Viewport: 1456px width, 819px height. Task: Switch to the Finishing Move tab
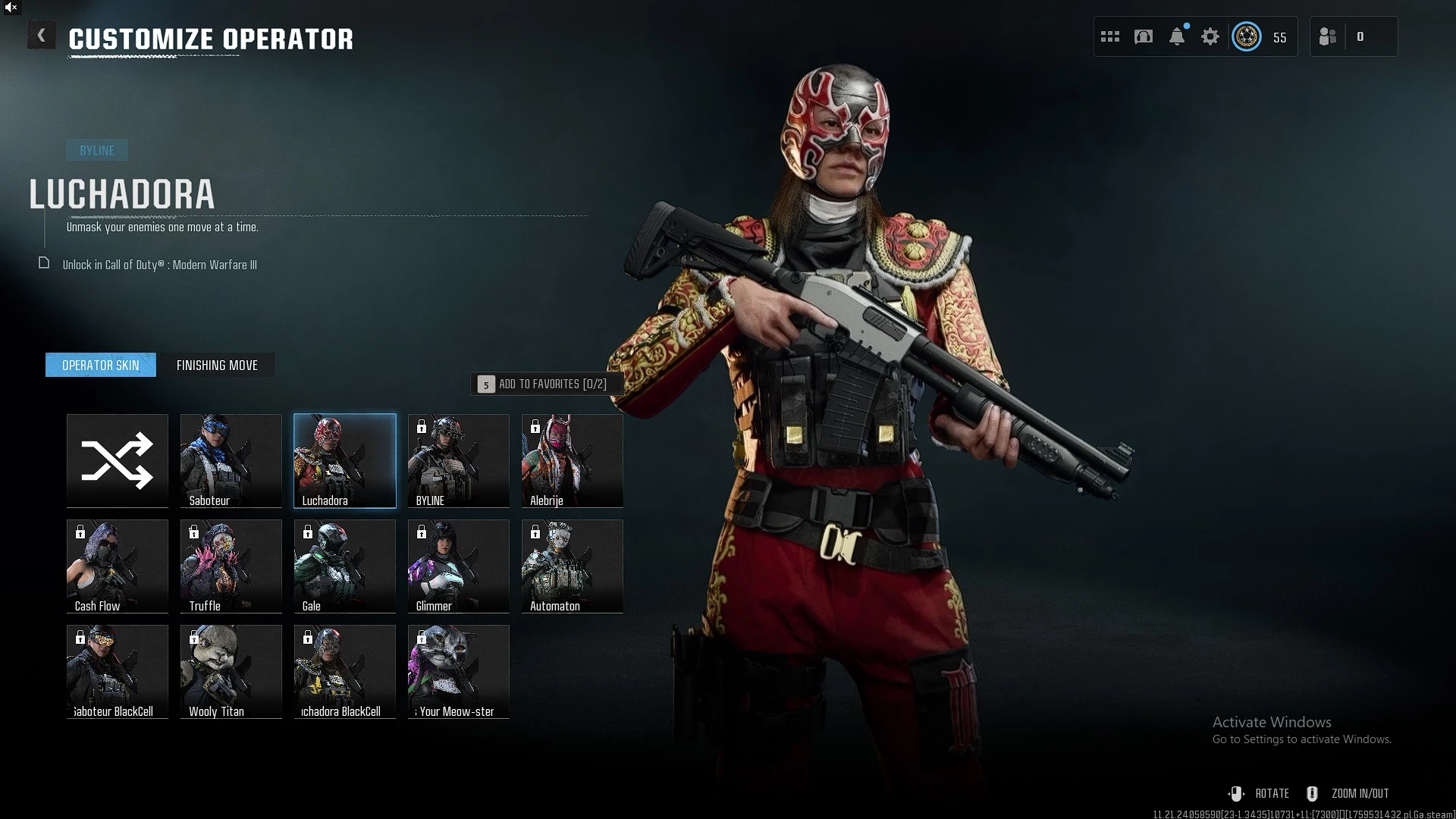[217, 366]
